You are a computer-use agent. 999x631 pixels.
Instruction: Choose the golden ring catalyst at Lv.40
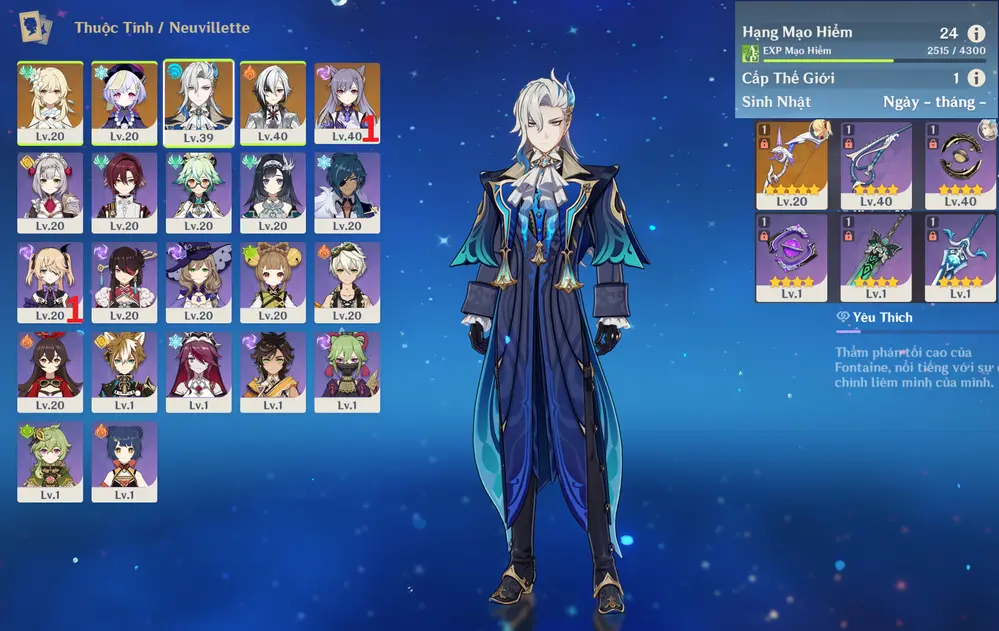coord(961,160)
